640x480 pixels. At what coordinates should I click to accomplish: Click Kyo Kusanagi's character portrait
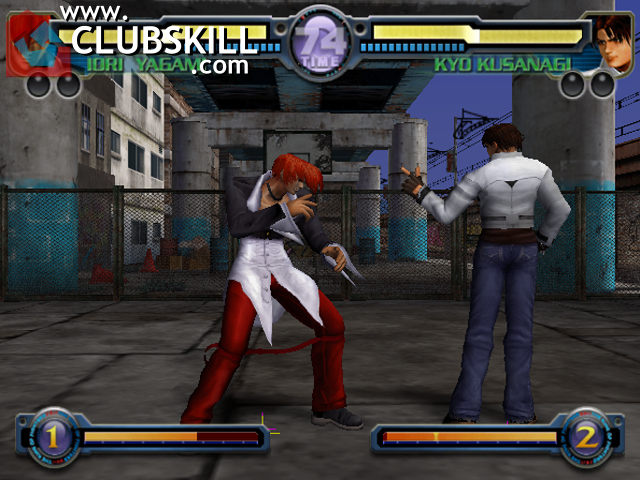coord(609,43)
